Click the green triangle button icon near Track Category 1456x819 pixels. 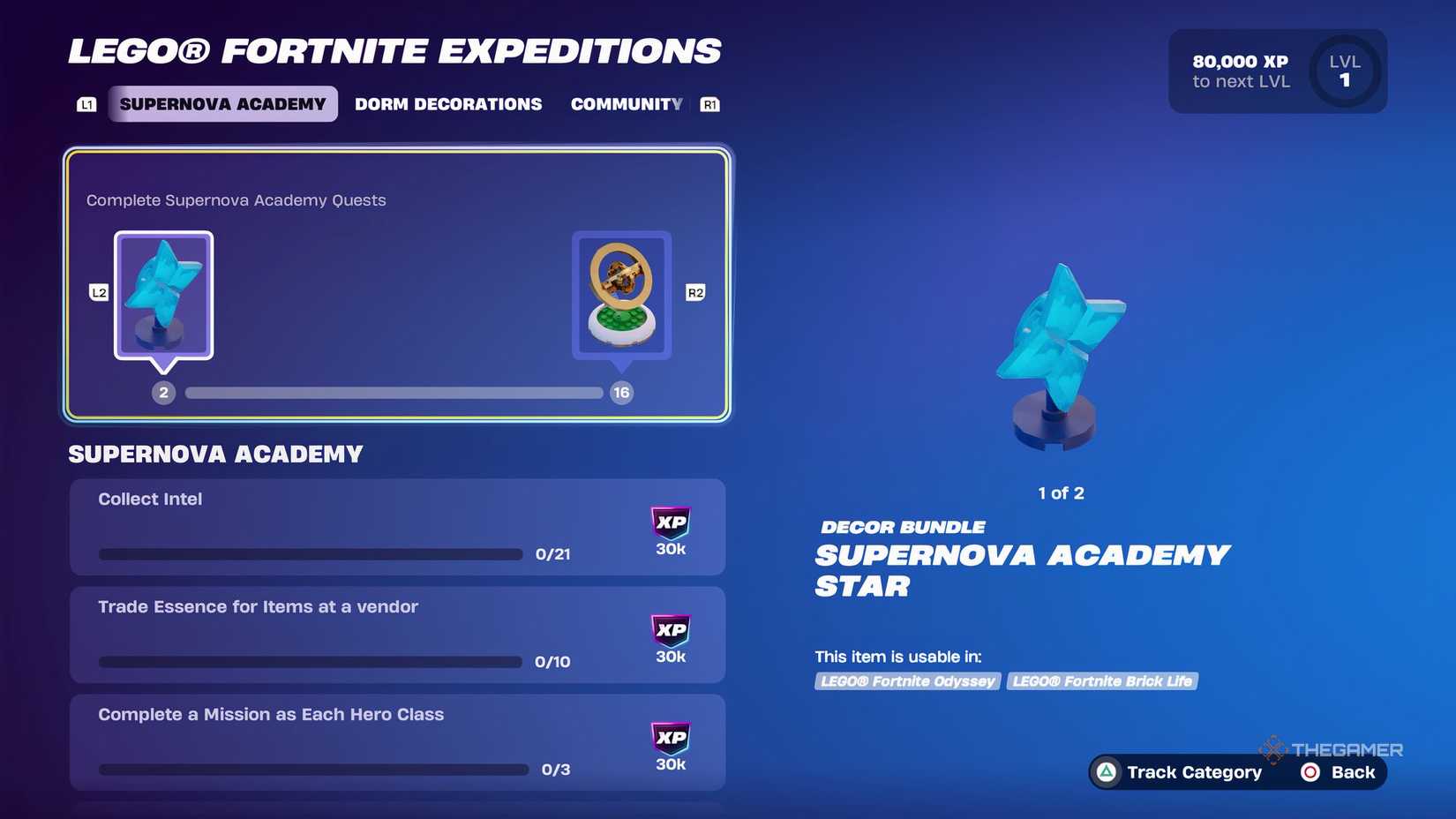(1106, 772)
